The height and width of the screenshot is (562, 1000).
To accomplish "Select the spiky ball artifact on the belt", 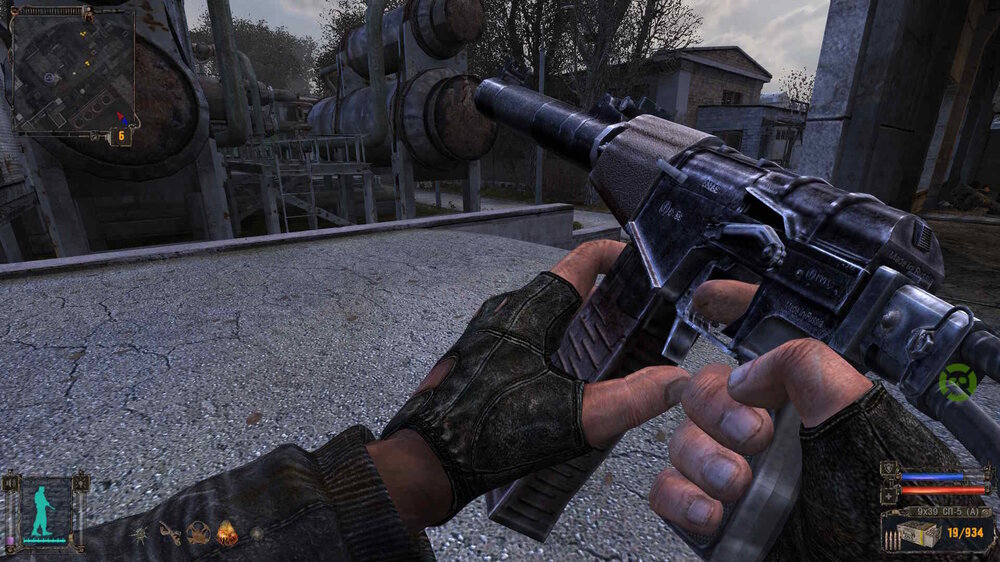I will 139,534.
